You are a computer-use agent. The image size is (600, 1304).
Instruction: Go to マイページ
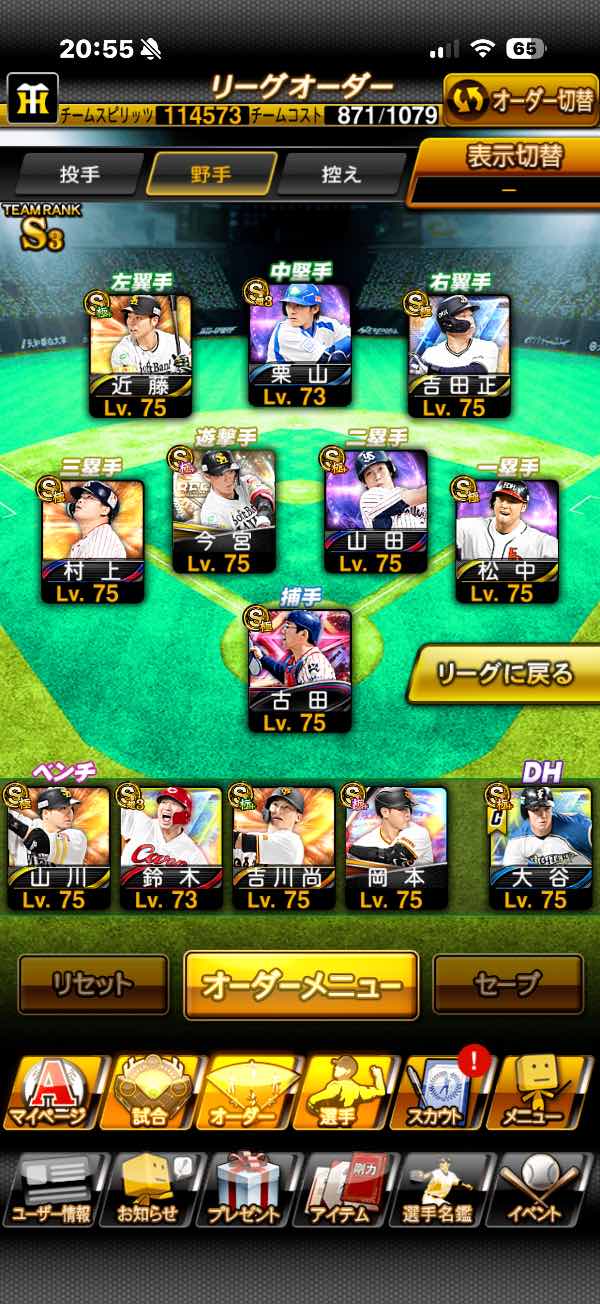51,1093
